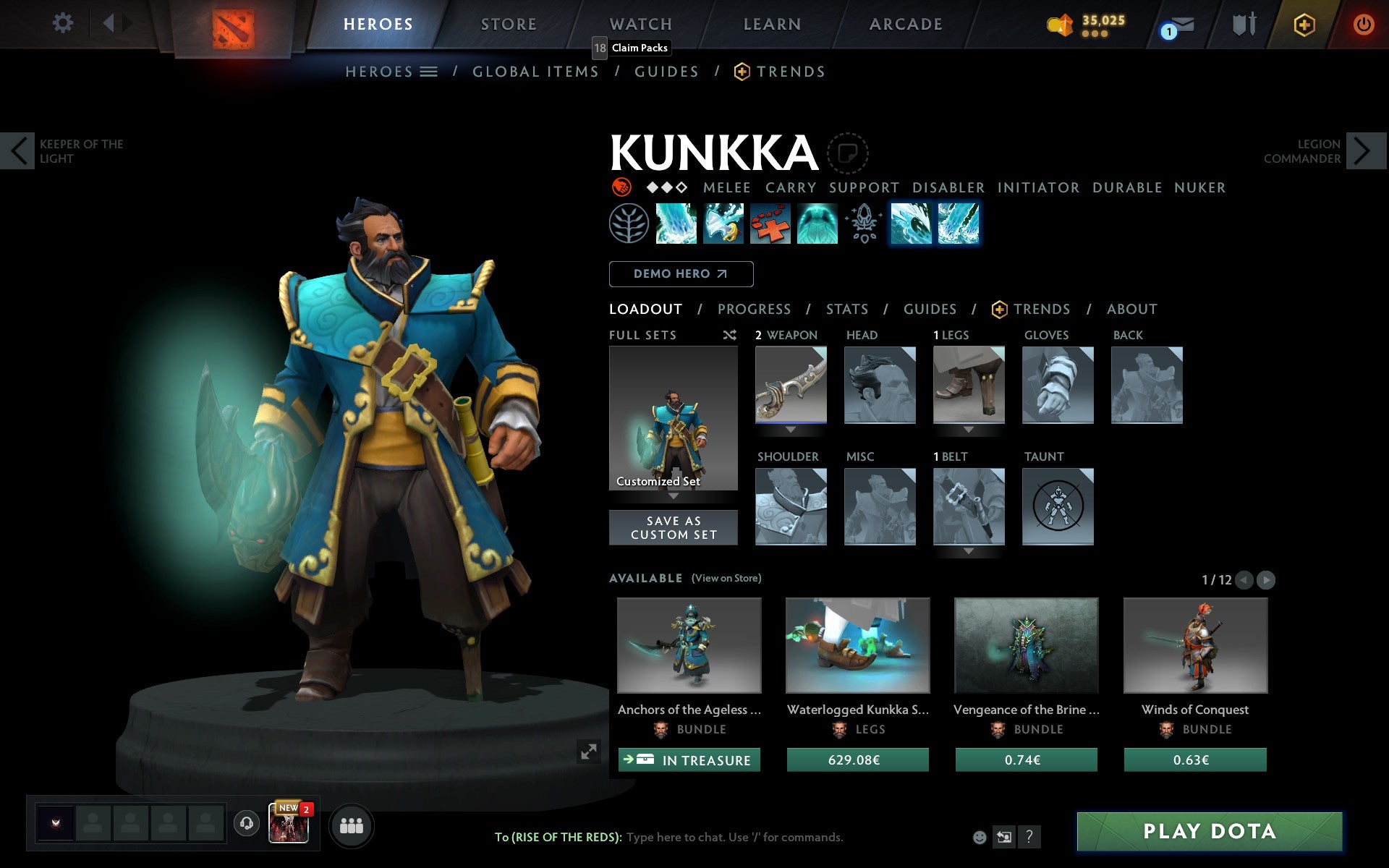Click the shuffle icon next to Full Sets
The image size is (1389, 868).
pyautogui.click(x=731, y=335)
